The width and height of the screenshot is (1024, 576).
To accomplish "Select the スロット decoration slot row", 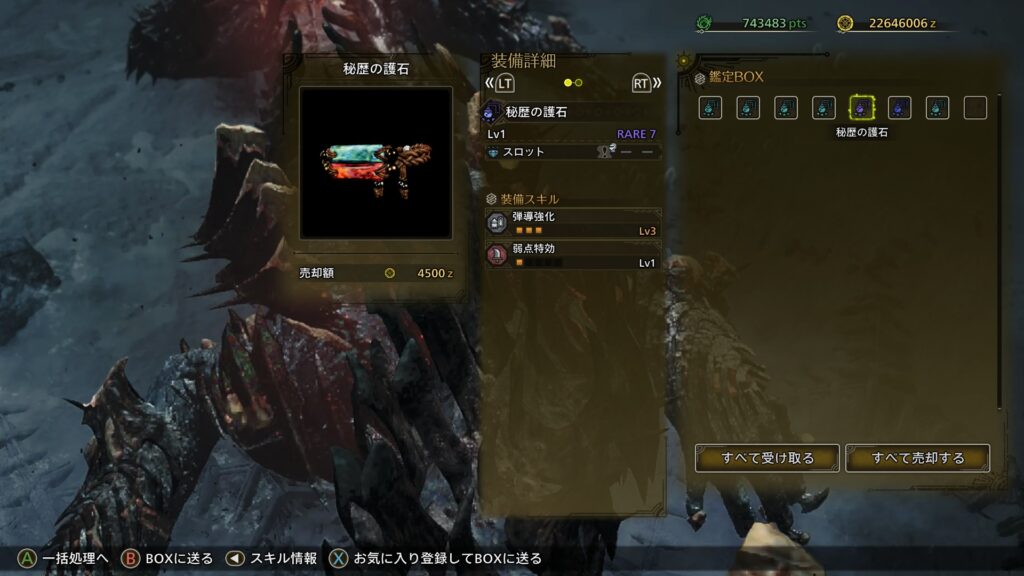I will tap(573, 152).
